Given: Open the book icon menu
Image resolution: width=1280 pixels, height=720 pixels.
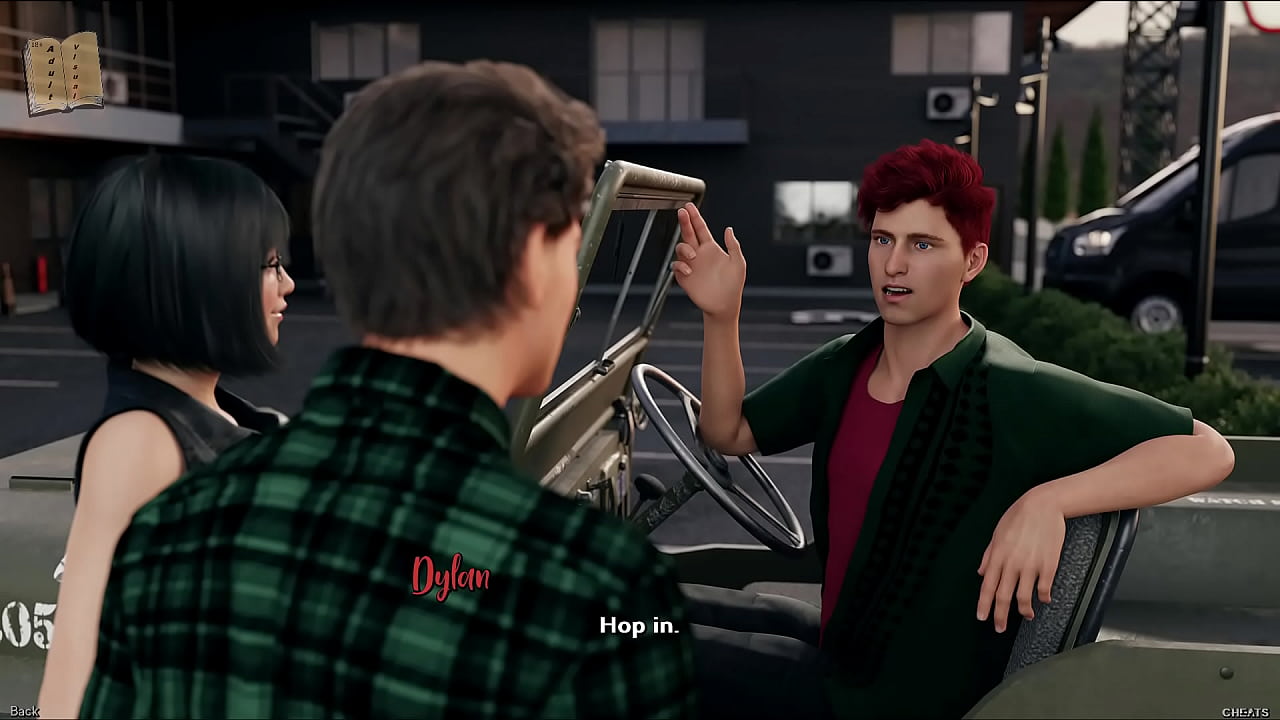Looking at the screenshot, I should tap(62, 73).
